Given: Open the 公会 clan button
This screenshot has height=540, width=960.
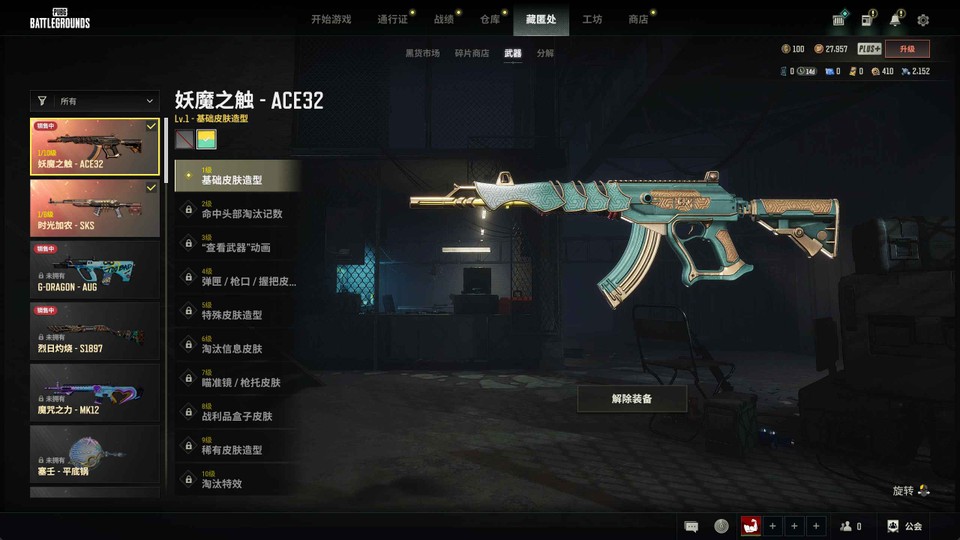Looking at the screenshot, I should click(904, 526).
